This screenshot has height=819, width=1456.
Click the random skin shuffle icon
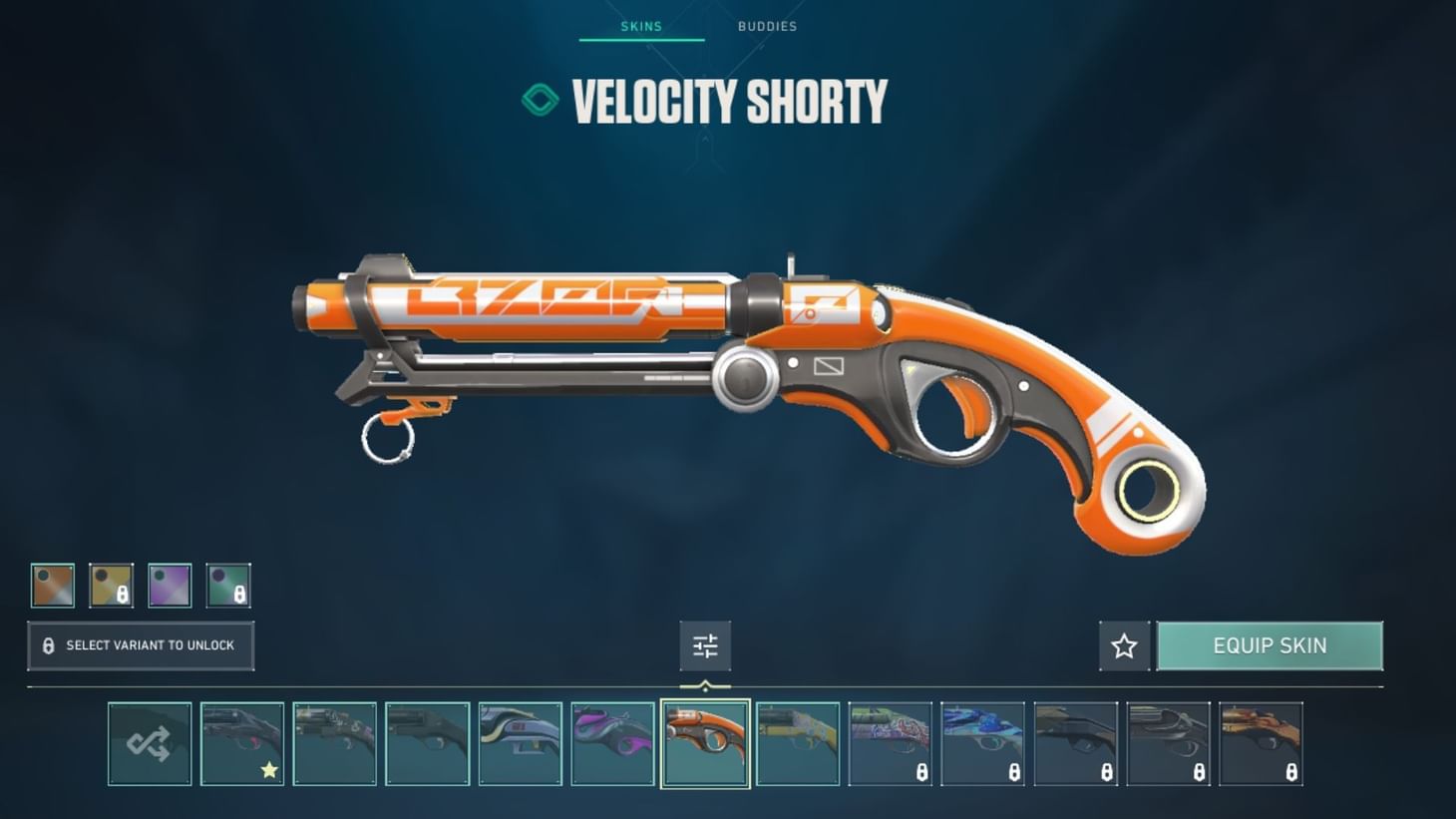click(x=150, y=743)
